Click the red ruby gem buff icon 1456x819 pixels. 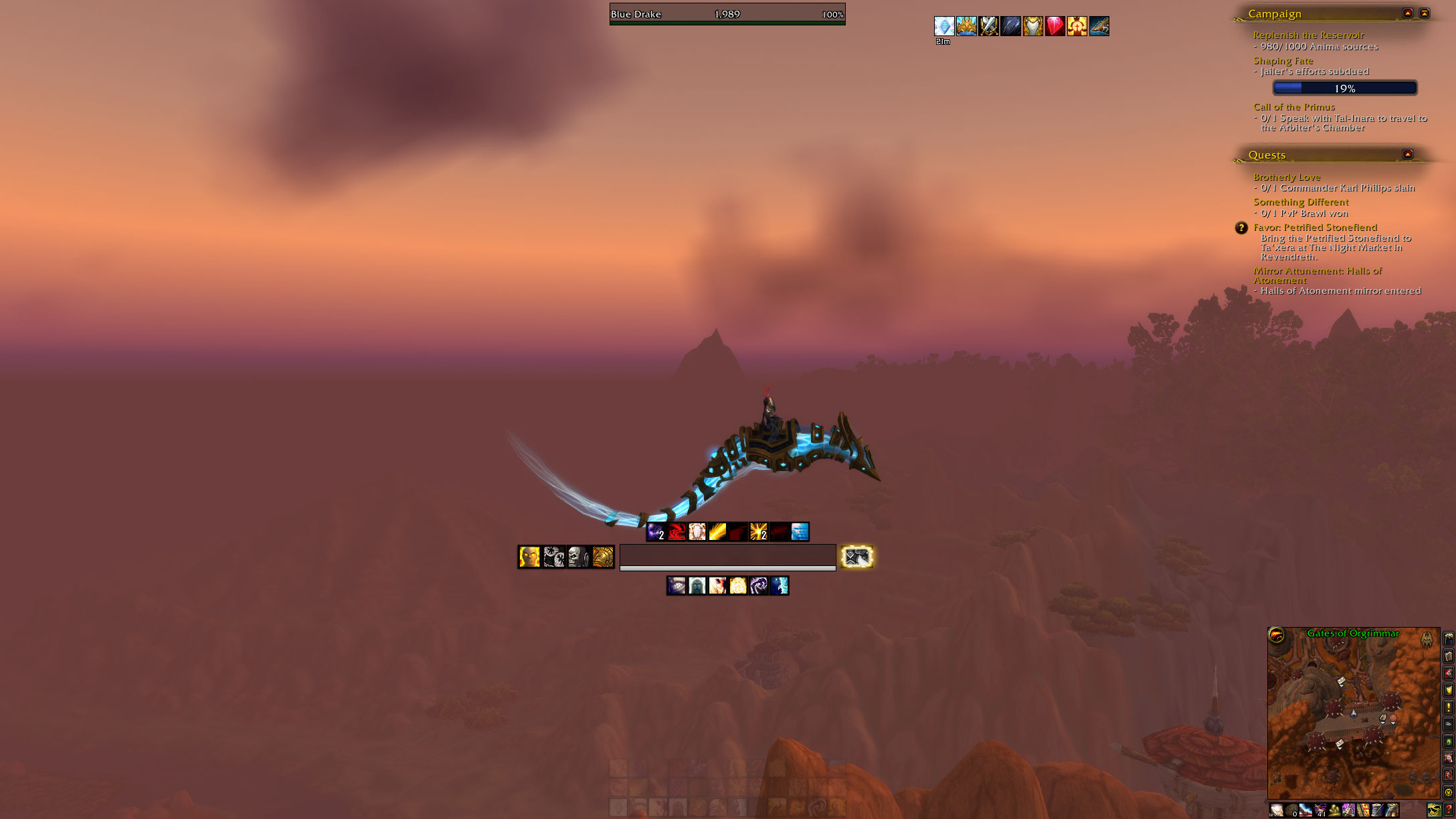click(x=1055, y=26)
